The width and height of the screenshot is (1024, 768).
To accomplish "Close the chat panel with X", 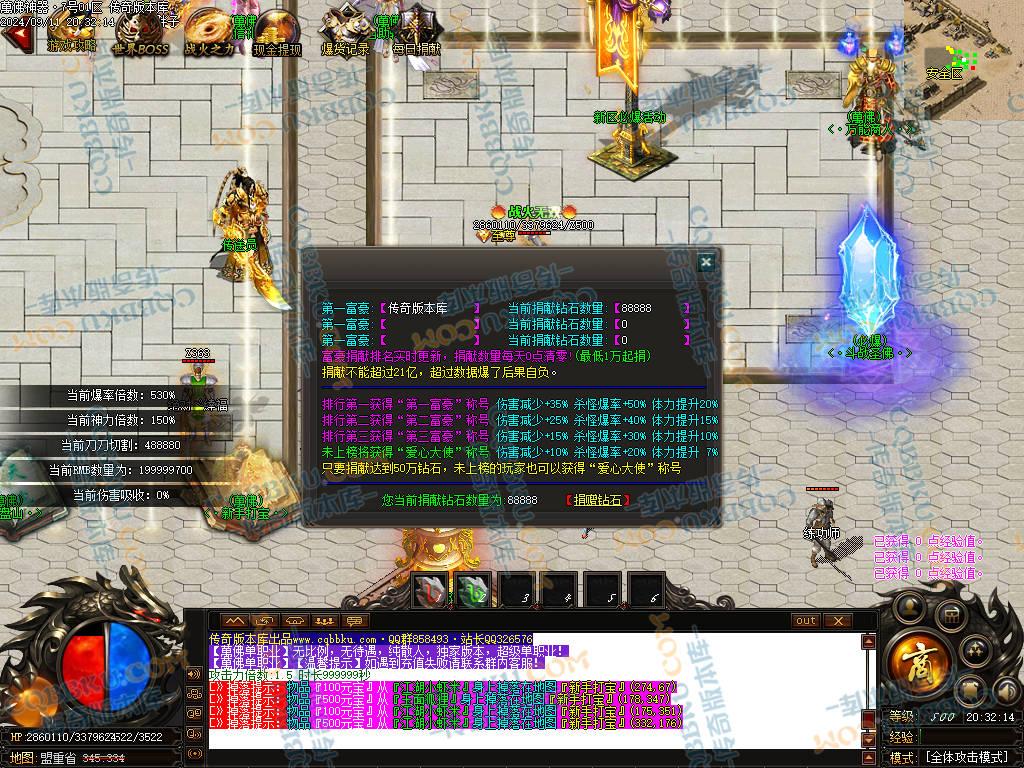I will click(837, 621).
